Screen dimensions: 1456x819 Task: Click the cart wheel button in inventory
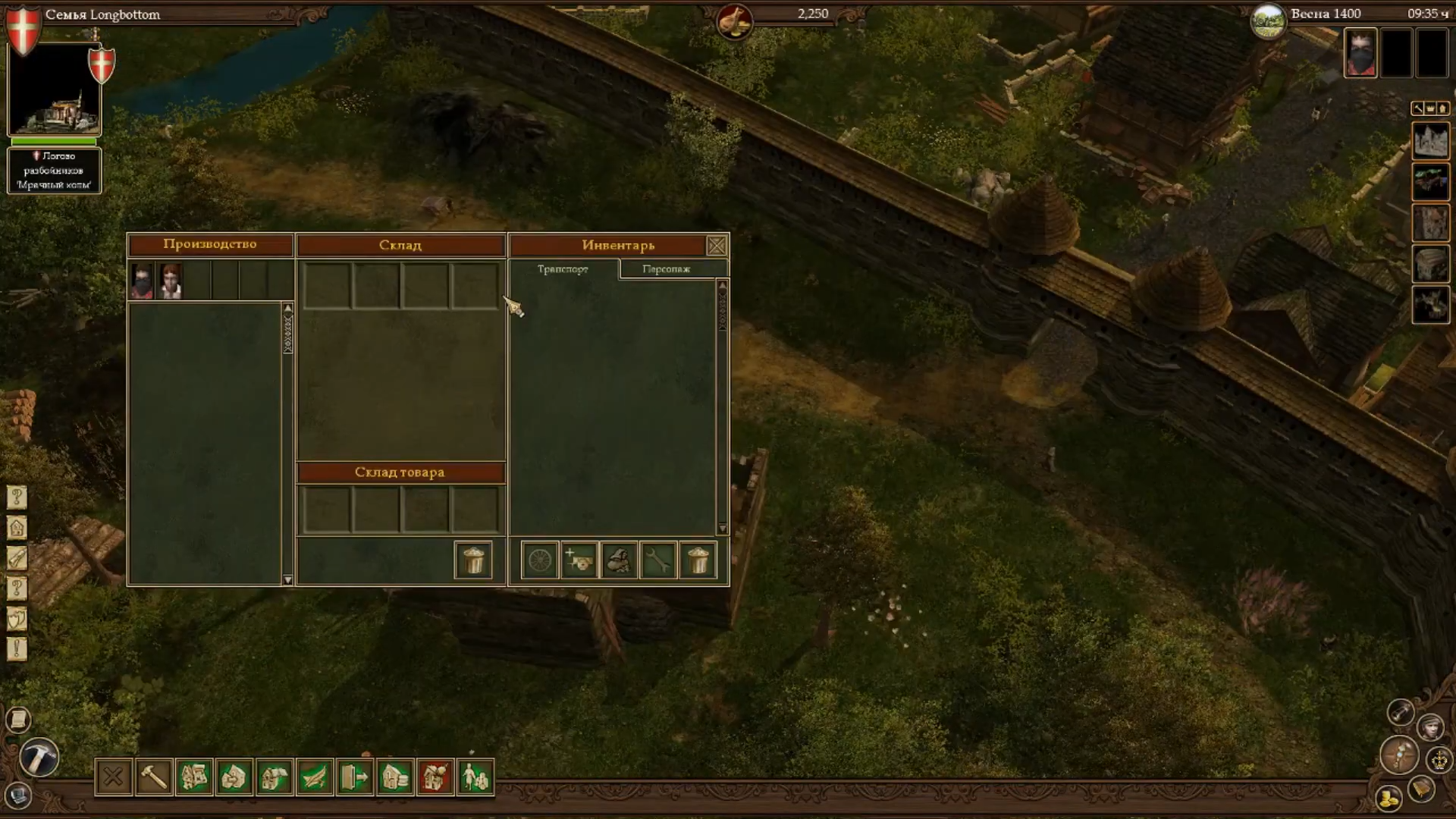pos(540,561)
